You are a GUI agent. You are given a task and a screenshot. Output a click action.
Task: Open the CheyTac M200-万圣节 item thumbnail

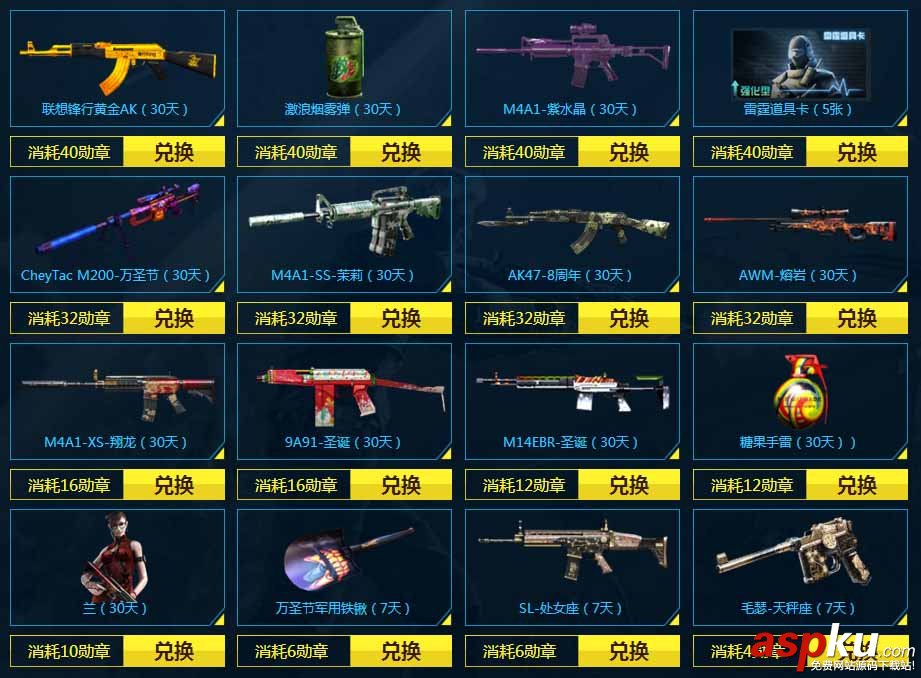tap(116, 225)
